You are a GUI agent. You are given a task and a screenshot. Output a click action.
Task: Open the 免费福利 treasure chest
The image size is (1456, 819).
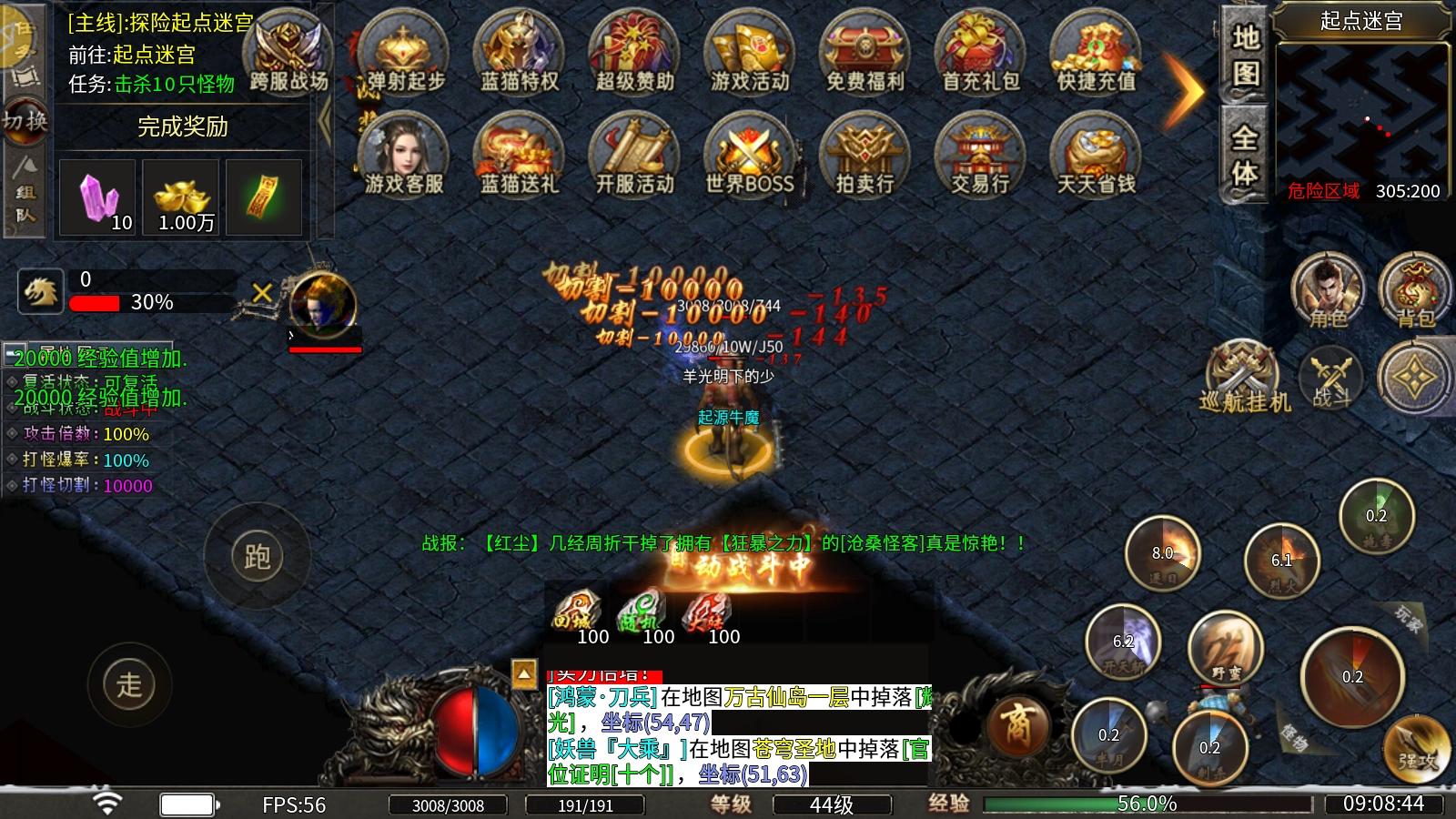(864, 55)
